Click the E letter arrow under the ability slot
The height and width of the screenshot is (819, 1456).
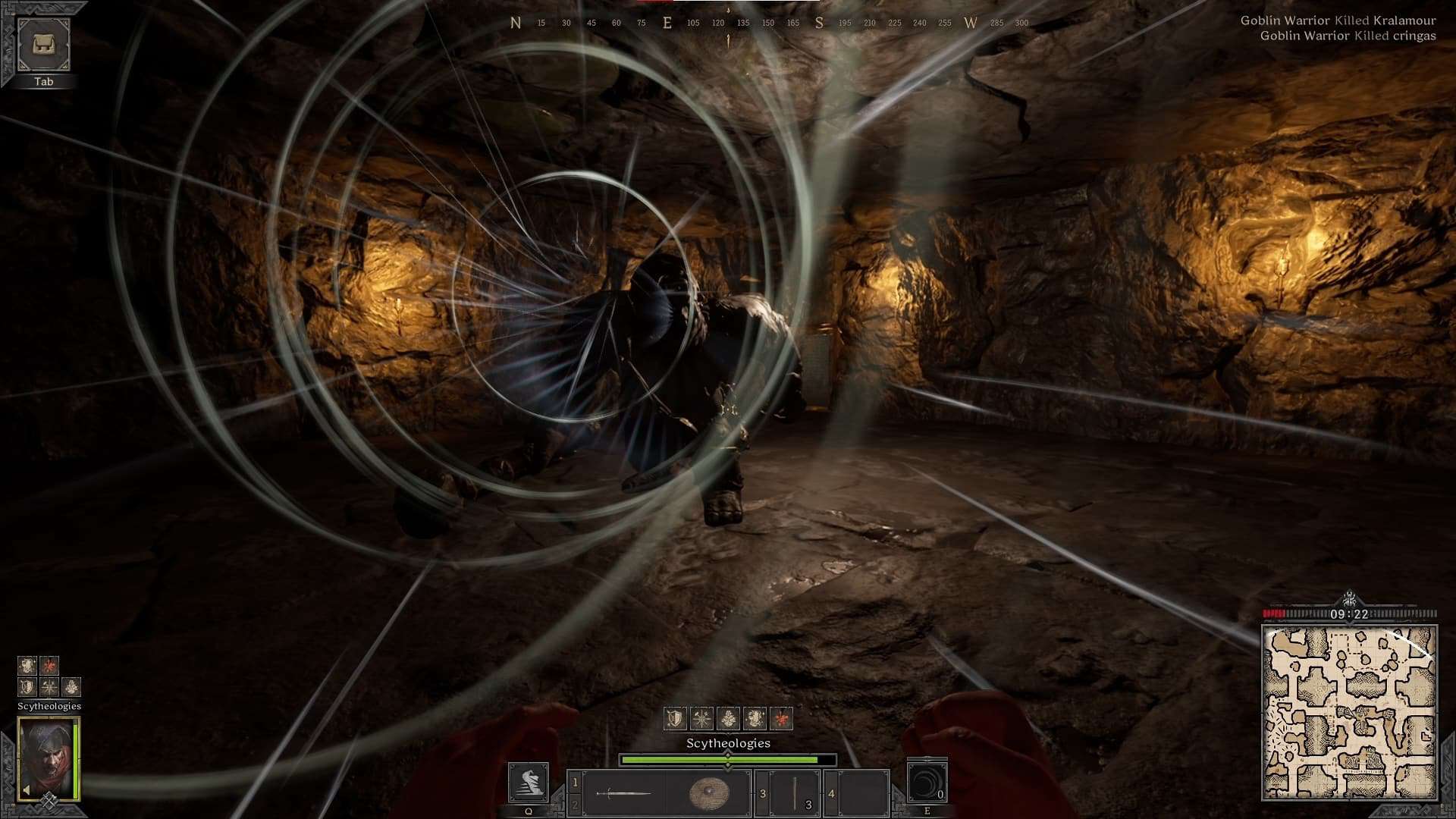coord(926,811)
